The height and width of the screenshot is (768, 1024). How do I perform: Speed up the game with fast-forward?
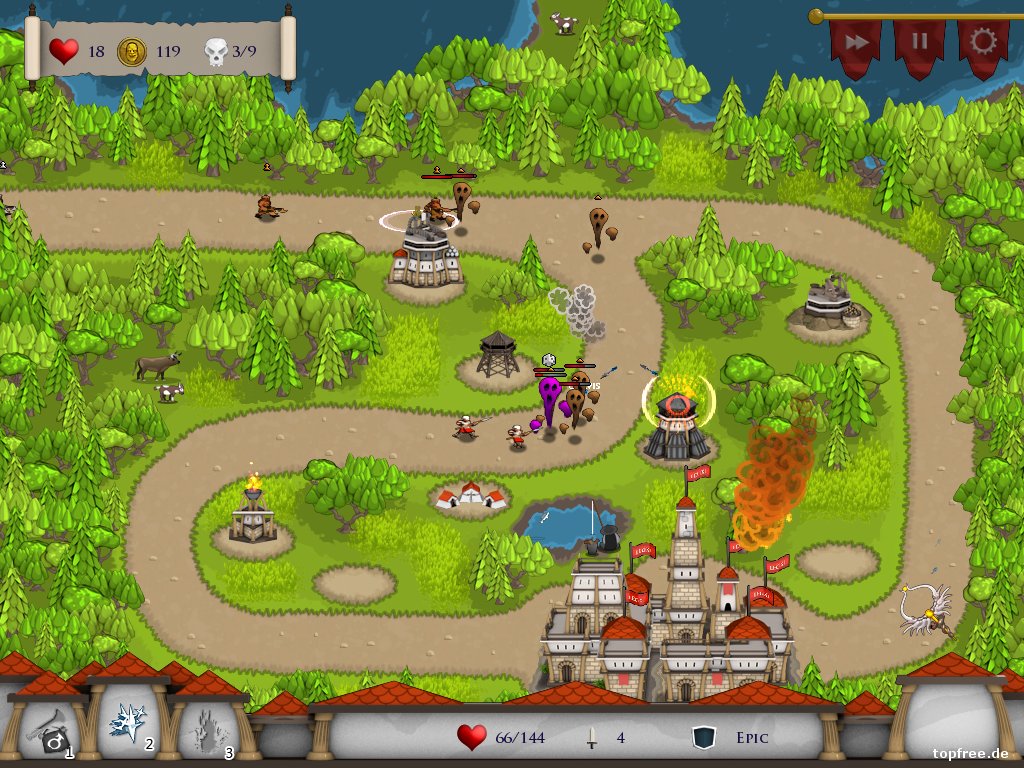(856, 43)
